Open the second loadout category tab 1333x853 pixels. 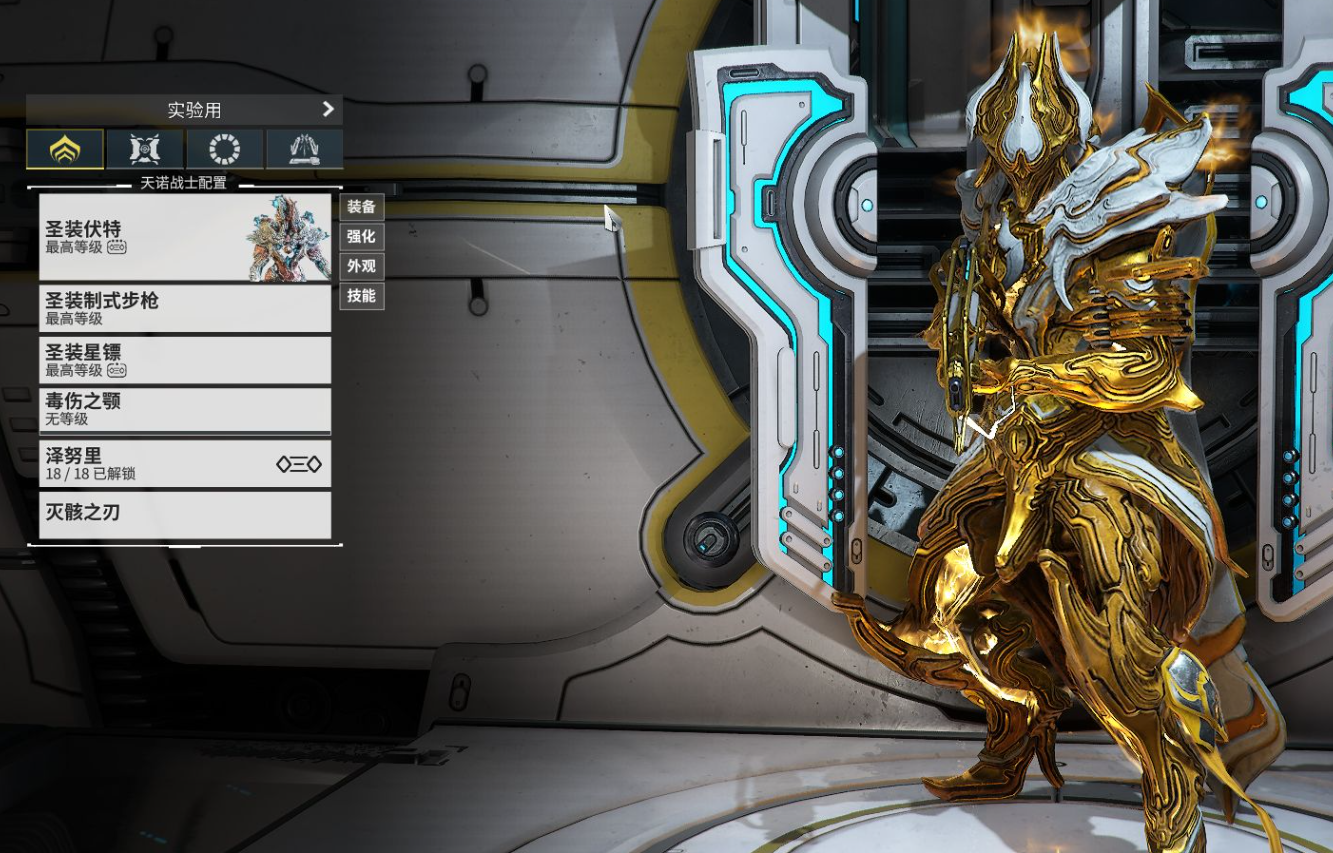[x=145, y=149]
